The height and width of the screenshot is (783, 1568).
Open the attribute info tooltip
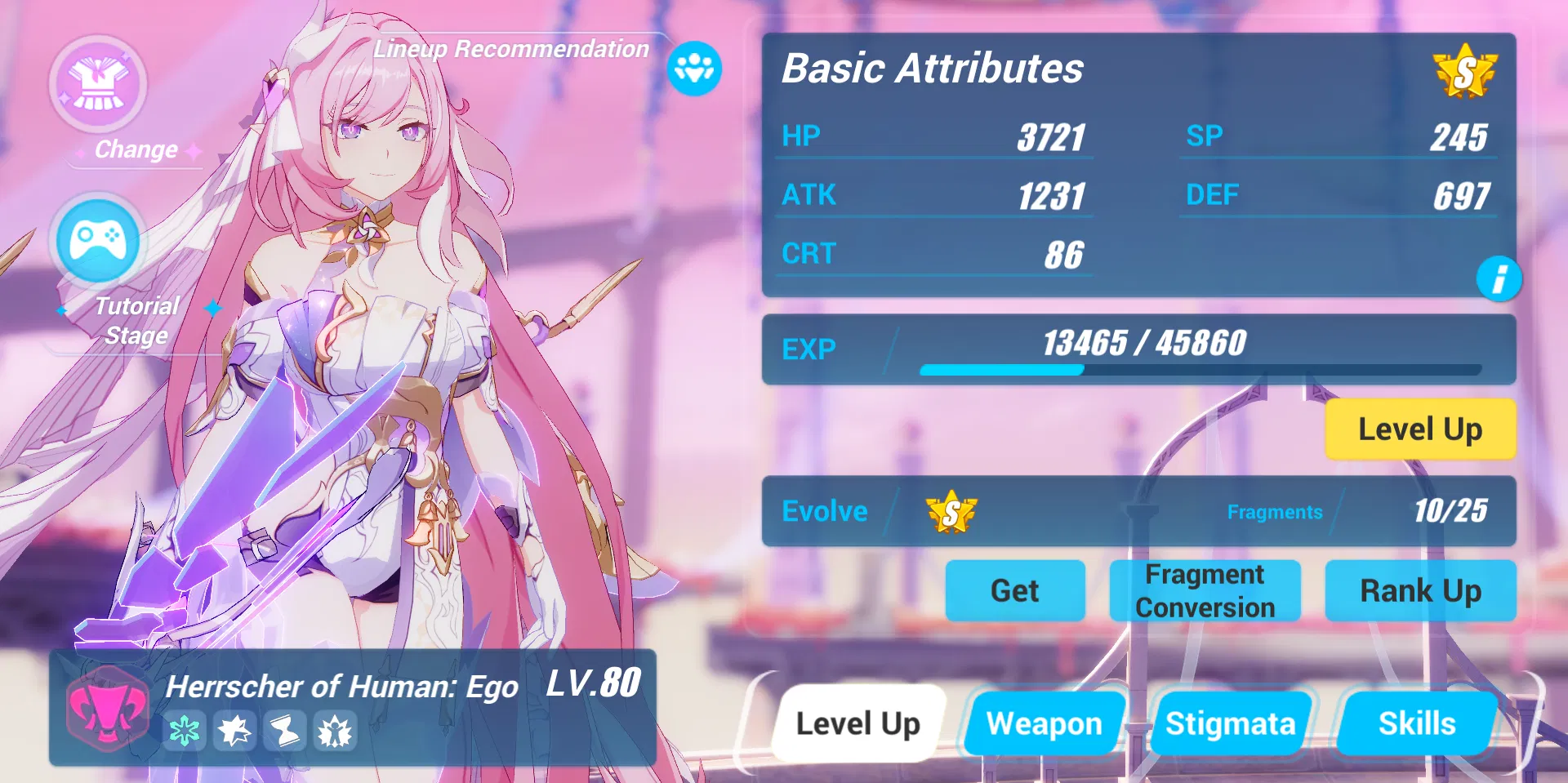coord(1501,279)
